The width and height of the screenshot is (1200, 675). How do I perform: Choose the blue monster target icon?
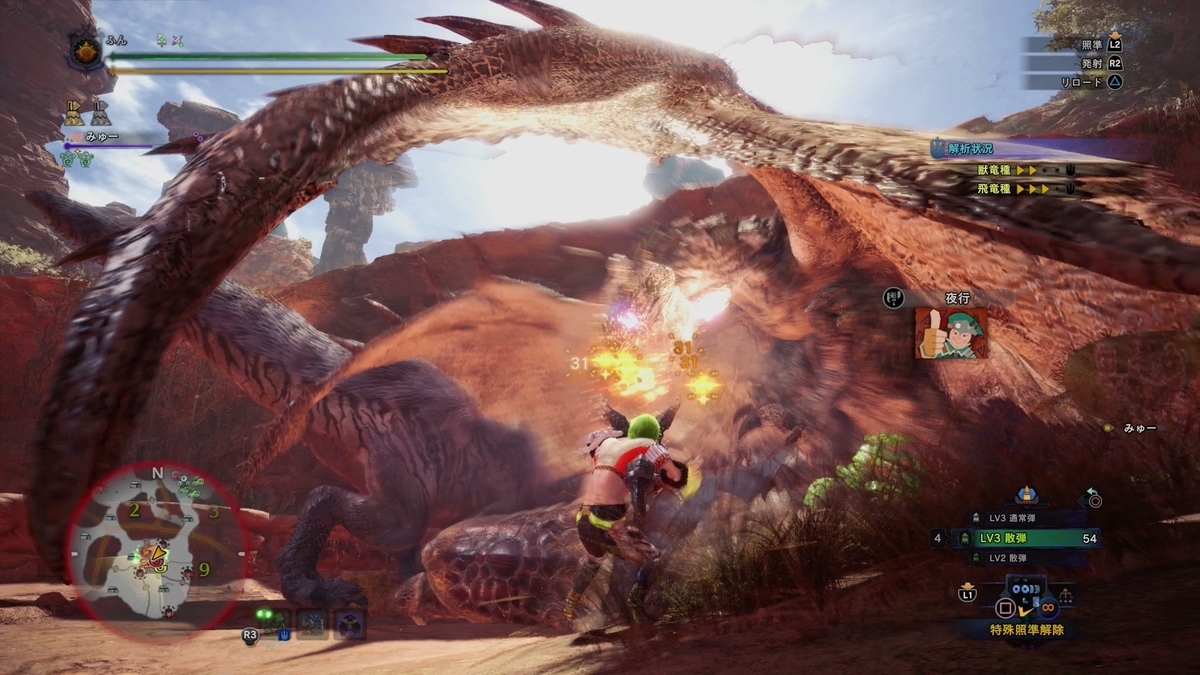(x=311, y=625)
